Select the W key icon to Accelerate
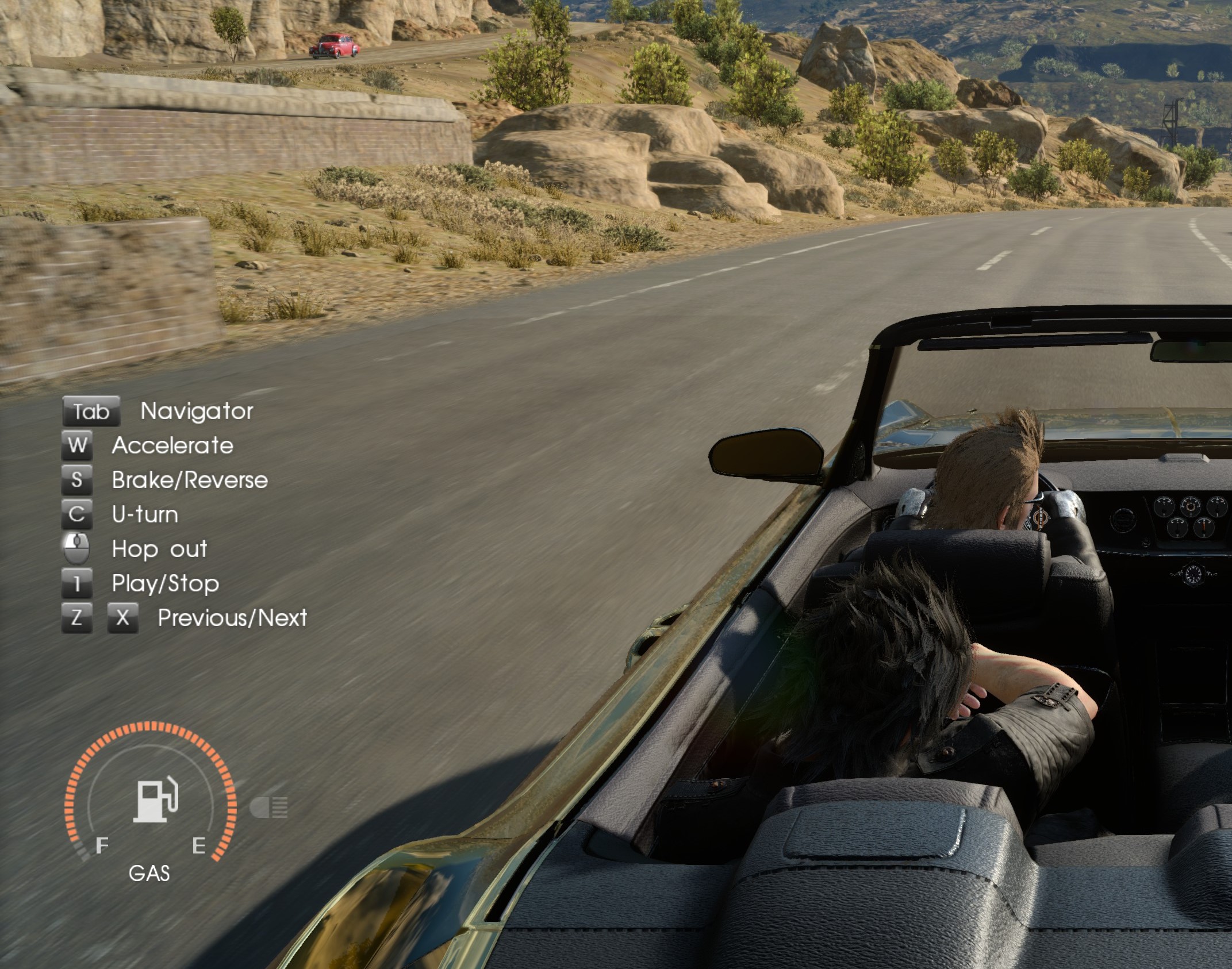This screenshot has height=969, width=1232. click(x=79, y=446)
